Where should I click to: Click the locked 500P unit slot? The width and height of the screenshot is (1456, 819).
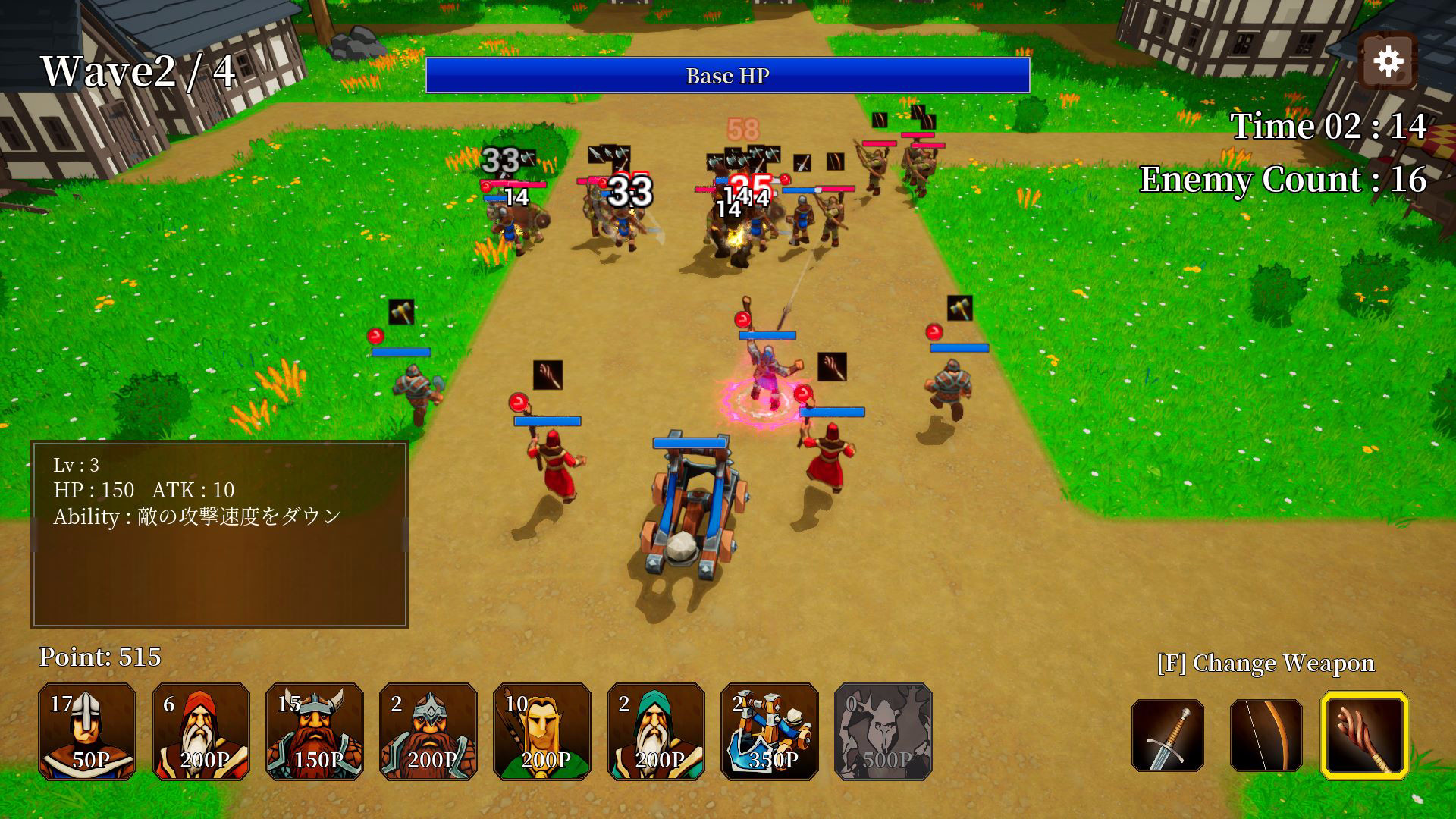click(883, 732)
